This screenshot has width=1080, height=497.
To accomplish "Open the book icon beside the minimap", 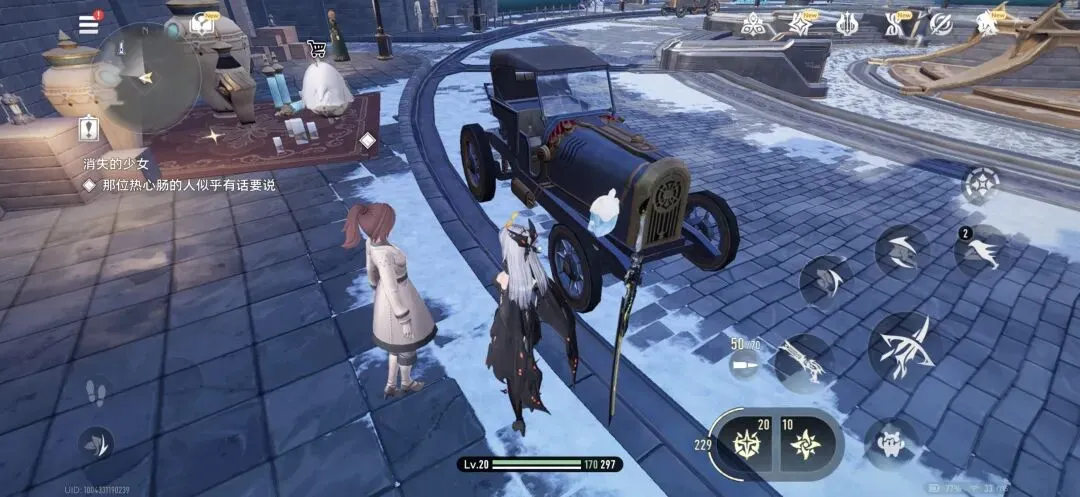I will click(204, 23).
